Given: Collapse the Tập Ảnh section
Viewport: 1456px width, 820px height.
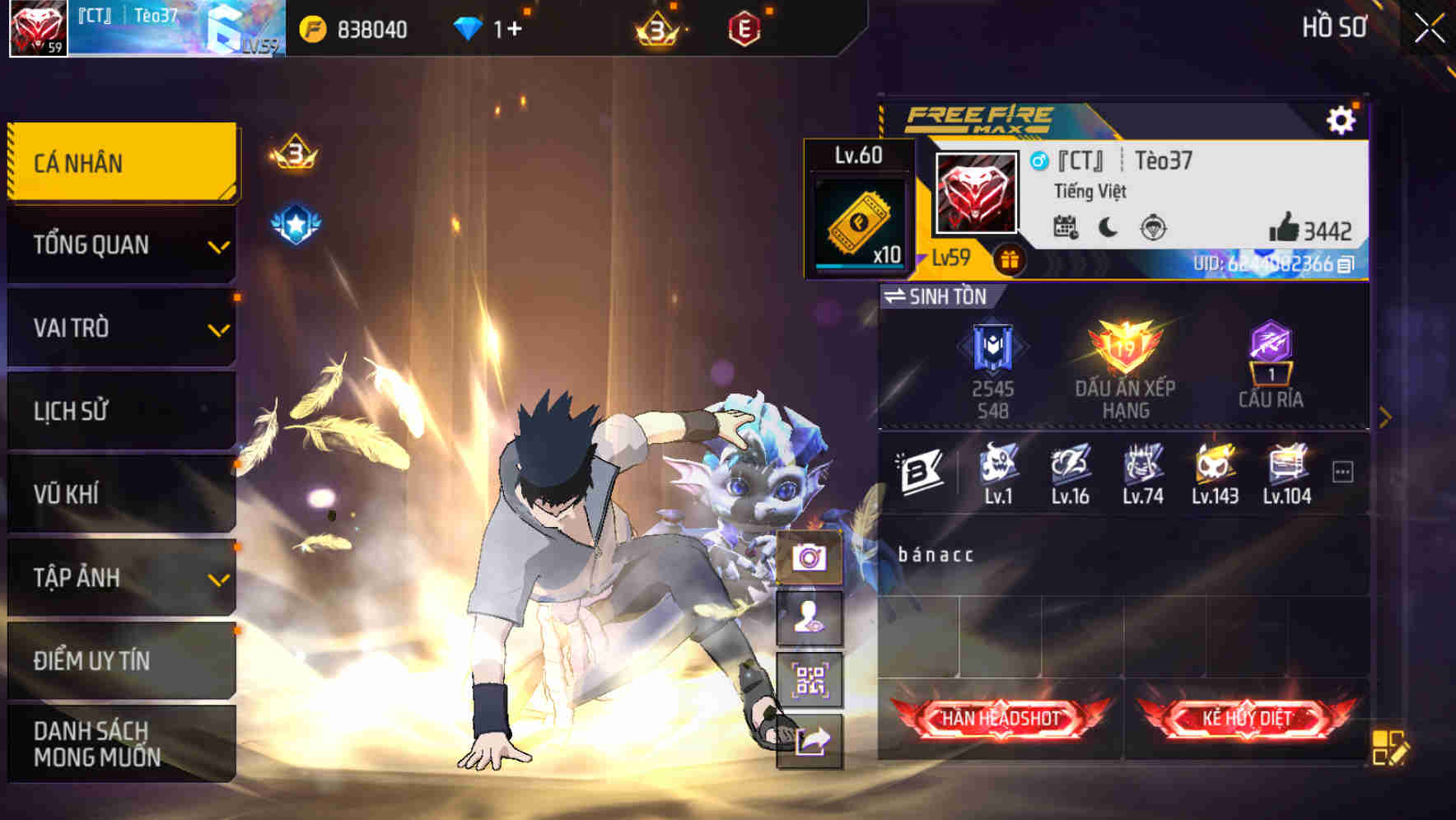Looking at the screenshot, I should [x=121, y=577].
